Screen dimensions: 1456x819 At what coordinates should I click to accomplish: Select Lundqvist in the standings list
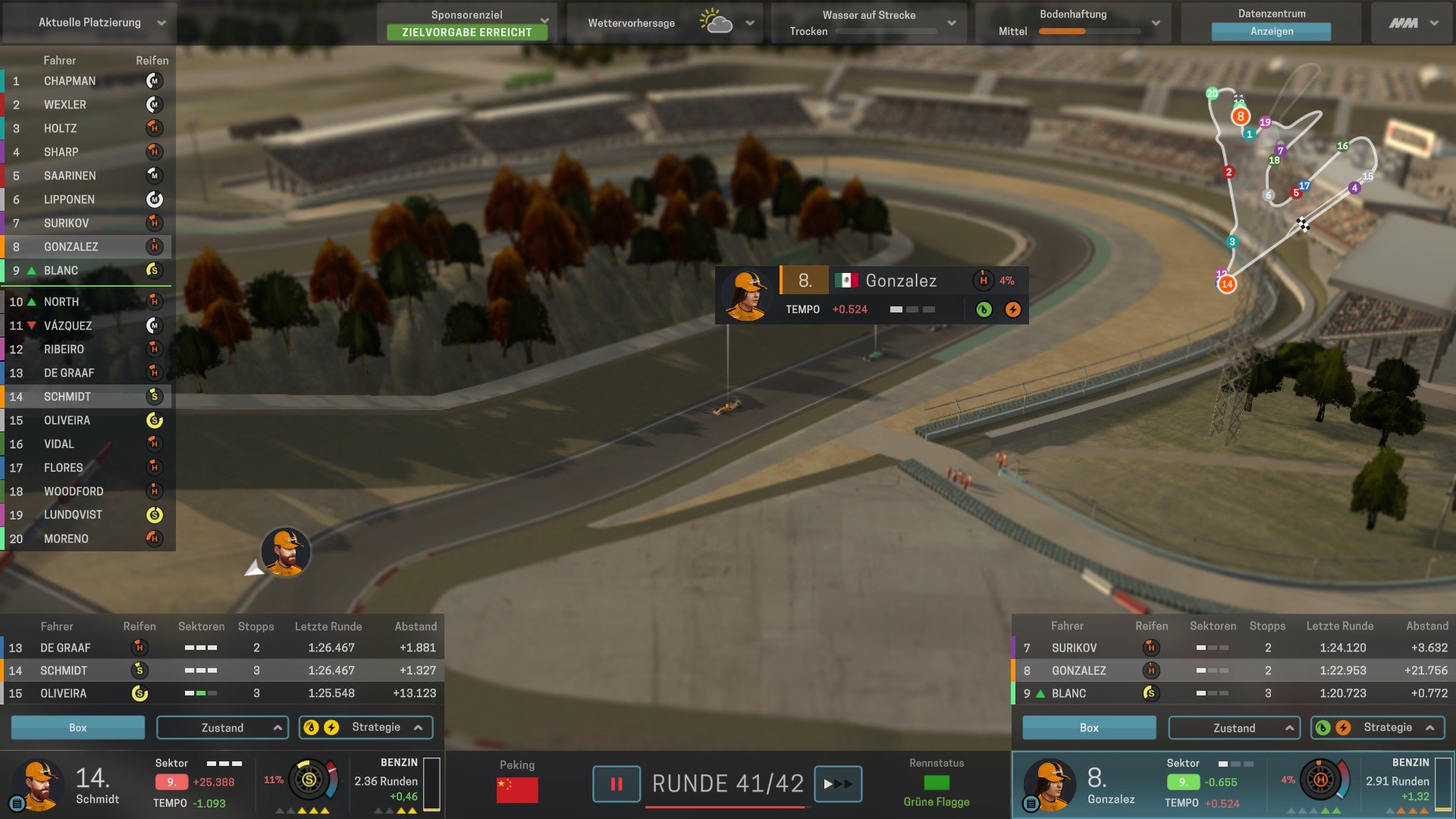[x=73, y=515]
